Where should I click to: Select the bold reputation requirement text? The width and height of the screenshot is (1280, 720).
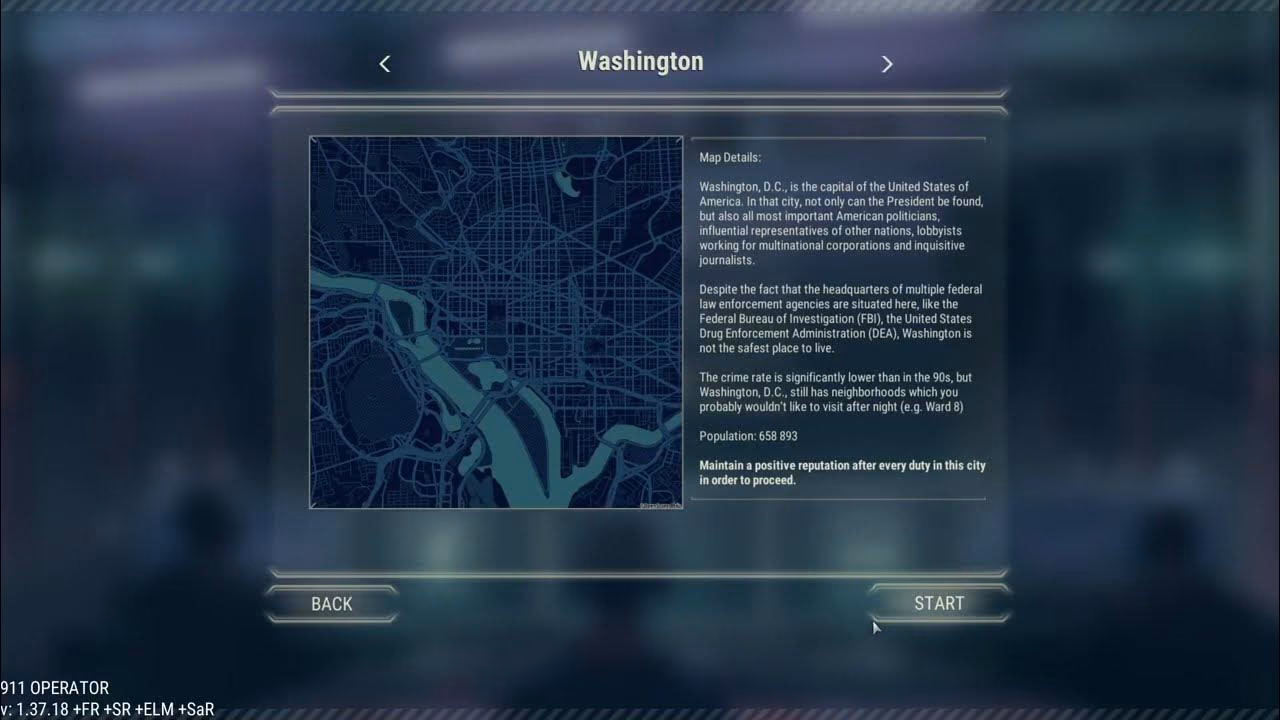[x=842, y=471]
